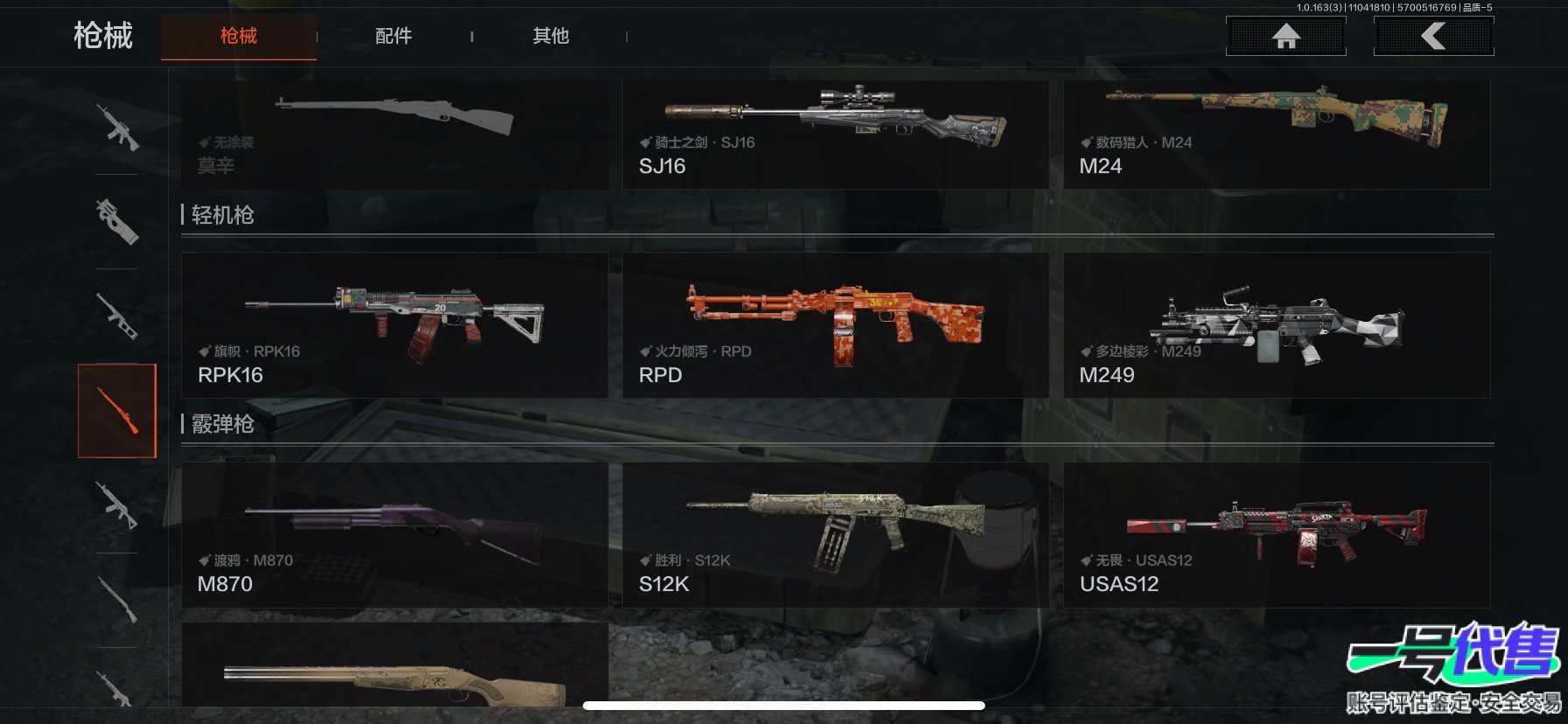Choose the red USAS12 shotgun card
Image resolution: width=1568 pixels, height=724 pixels.
pos(1276,534)
